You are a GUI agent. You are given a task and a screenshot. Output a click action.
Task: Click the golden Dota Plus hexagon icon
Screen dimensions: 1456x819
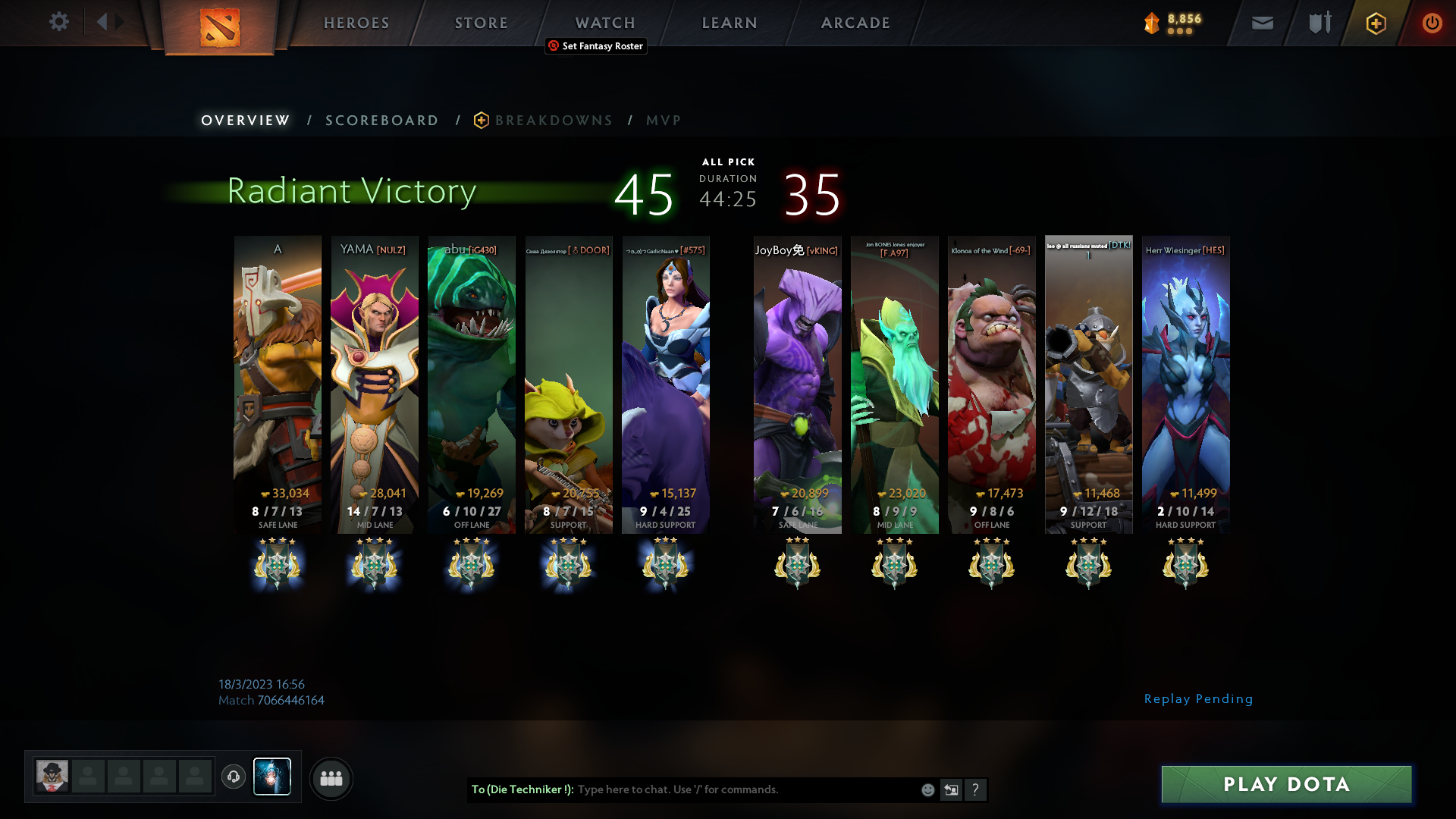tap(1375, 23)
